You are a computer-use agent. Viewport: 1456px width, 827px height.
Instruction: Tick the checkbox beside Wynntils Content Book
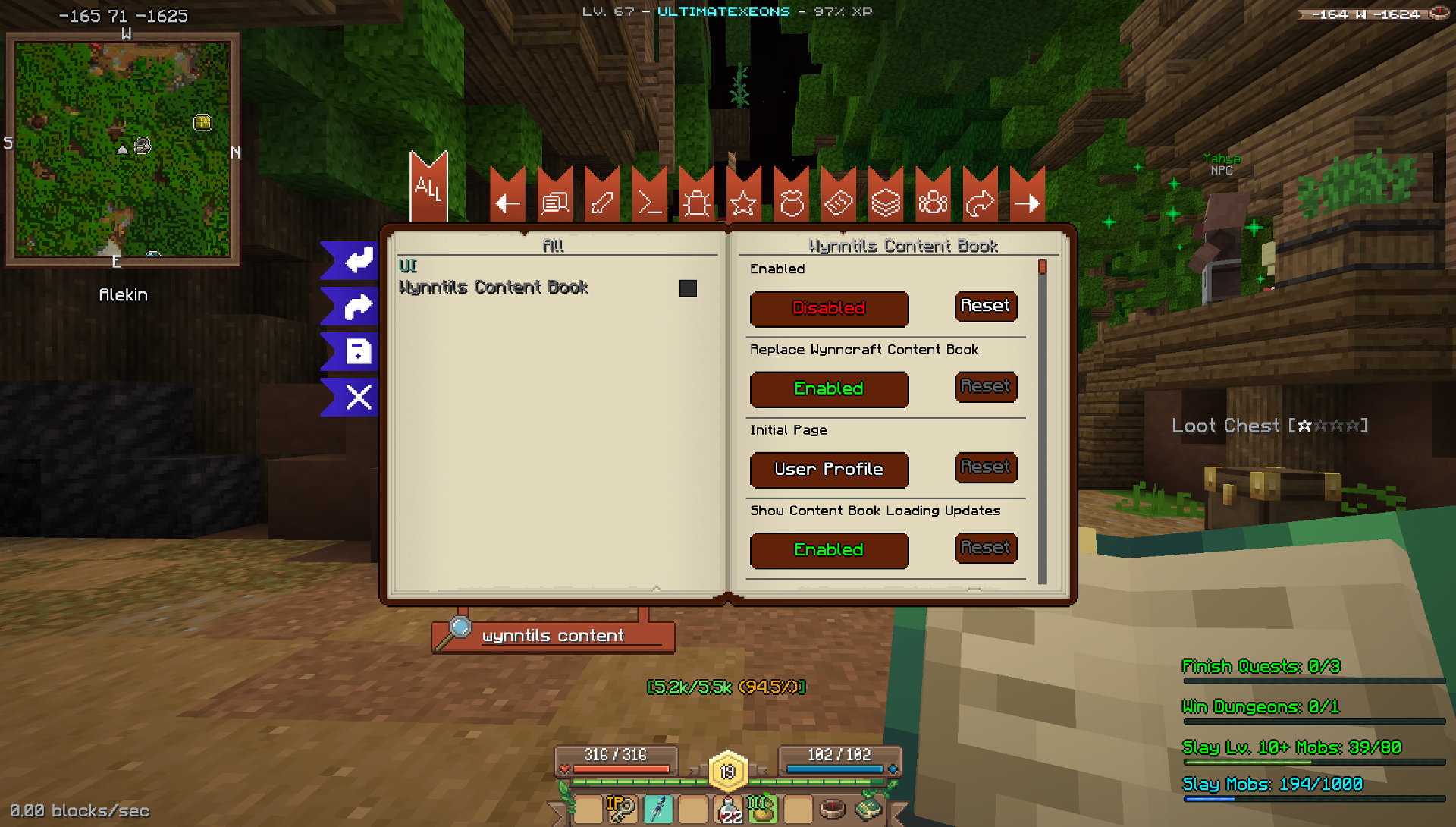(688, 288)
